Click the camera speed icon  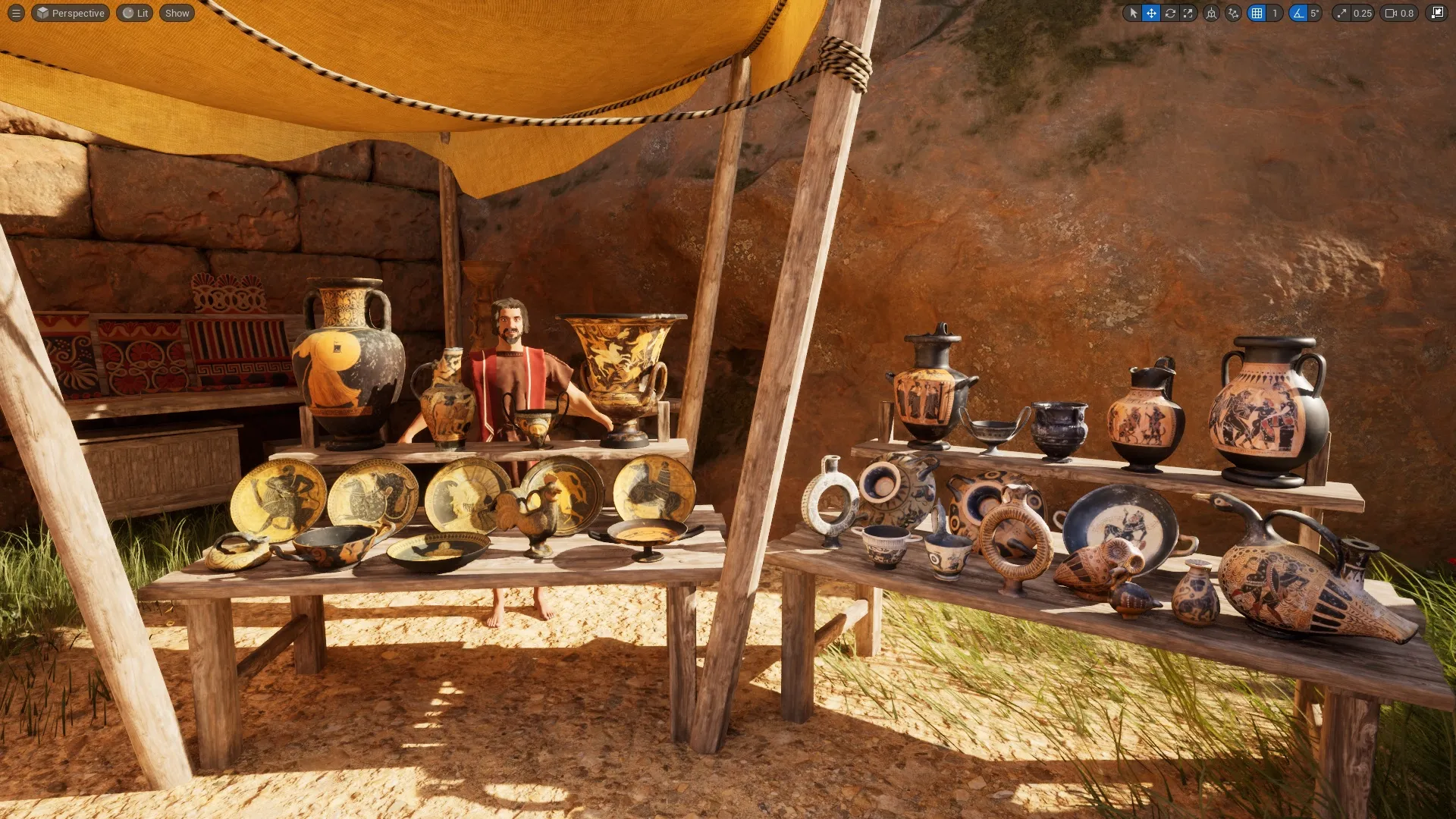coord(1390,13)
